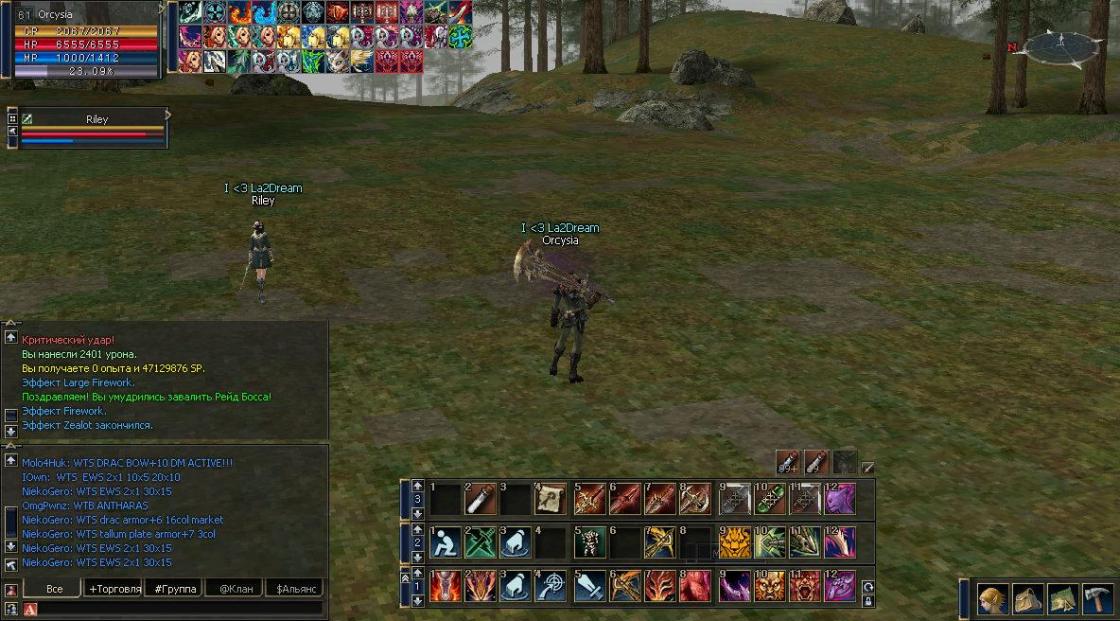Activate the double-headed axe icon in slot 8
This screenshot has height=621, width=1120.
click(x=695, y=498)
